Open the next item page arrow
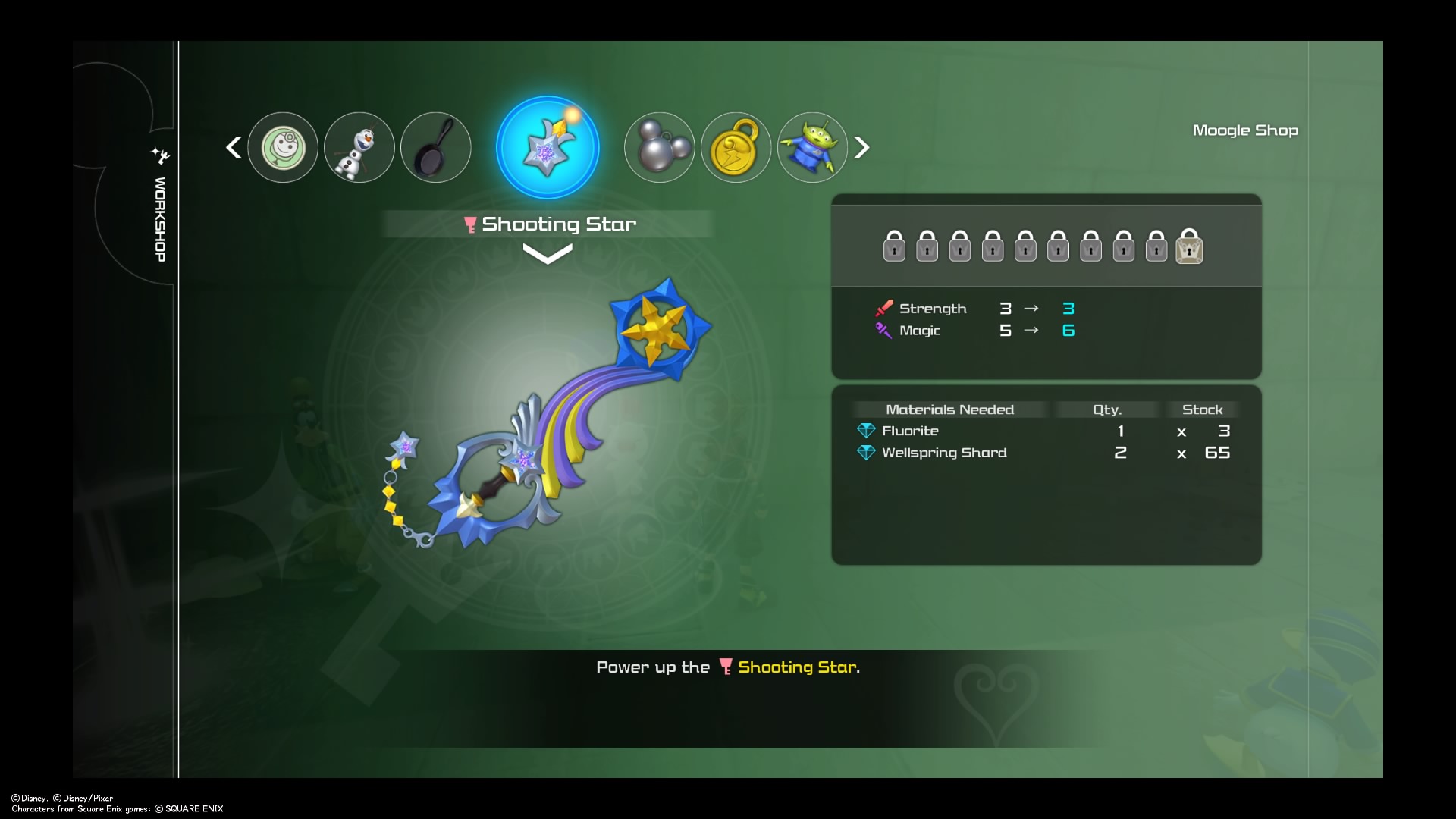 coord(862,147)
